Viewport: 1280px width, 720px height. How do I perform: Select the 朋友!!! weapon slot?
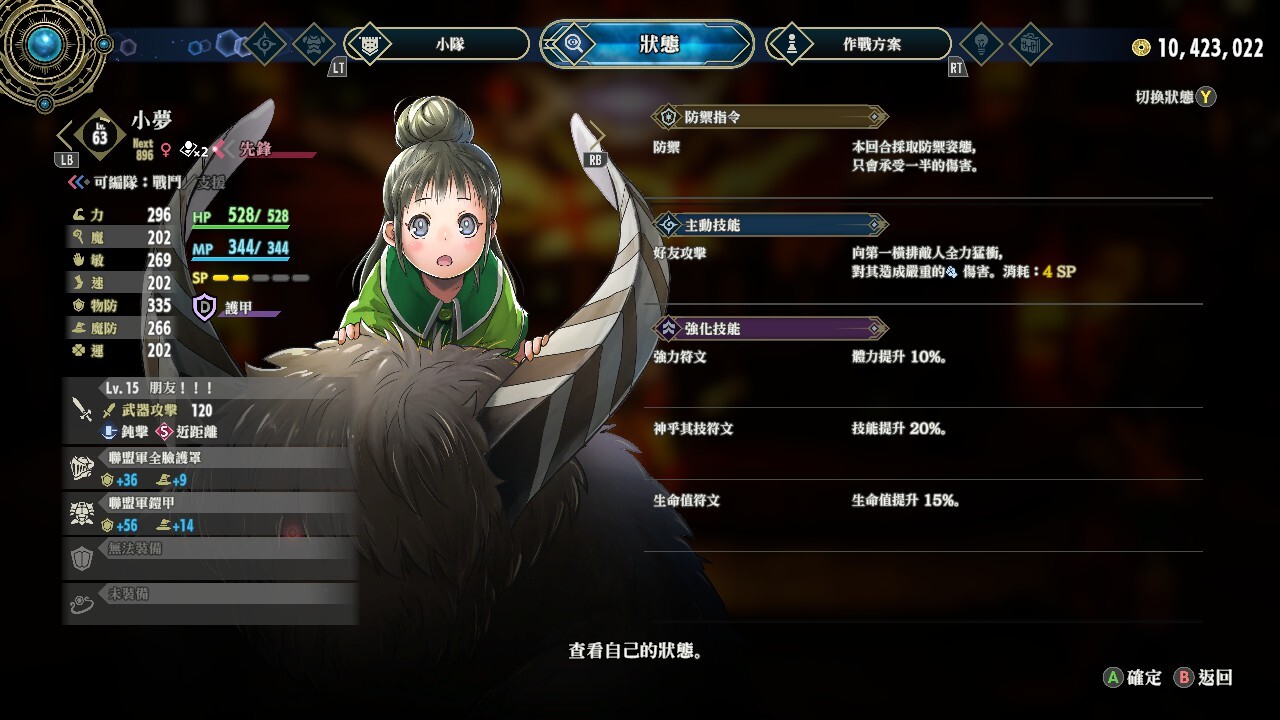(210, 410)
